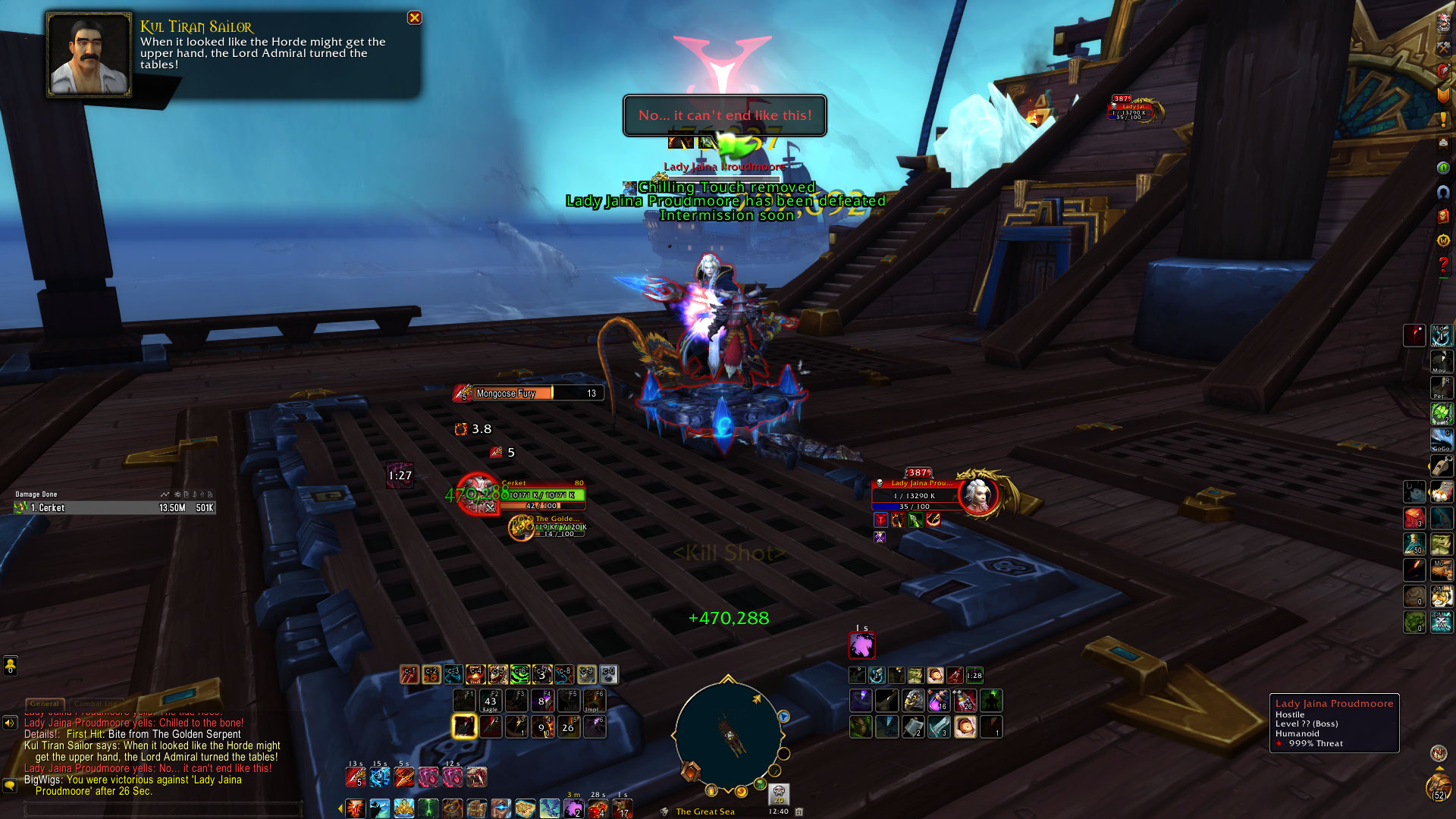The width and height of the screenshot is (1456, 819).
Task: Select Lady Jaina Proudmoore's target portrait
Action: click(978, 495)
